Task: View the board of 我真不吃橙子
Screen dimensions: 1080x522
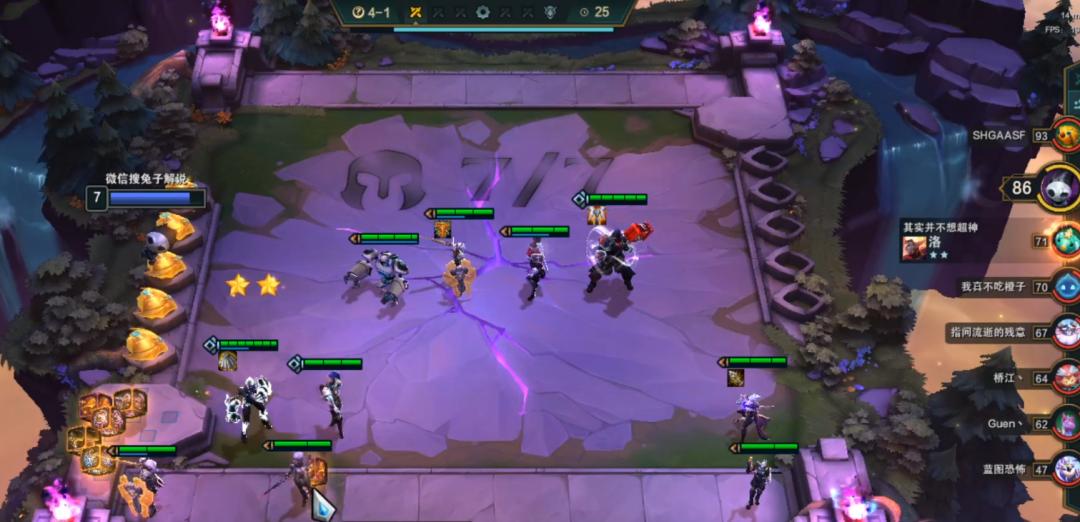Action: (1066, 286)
